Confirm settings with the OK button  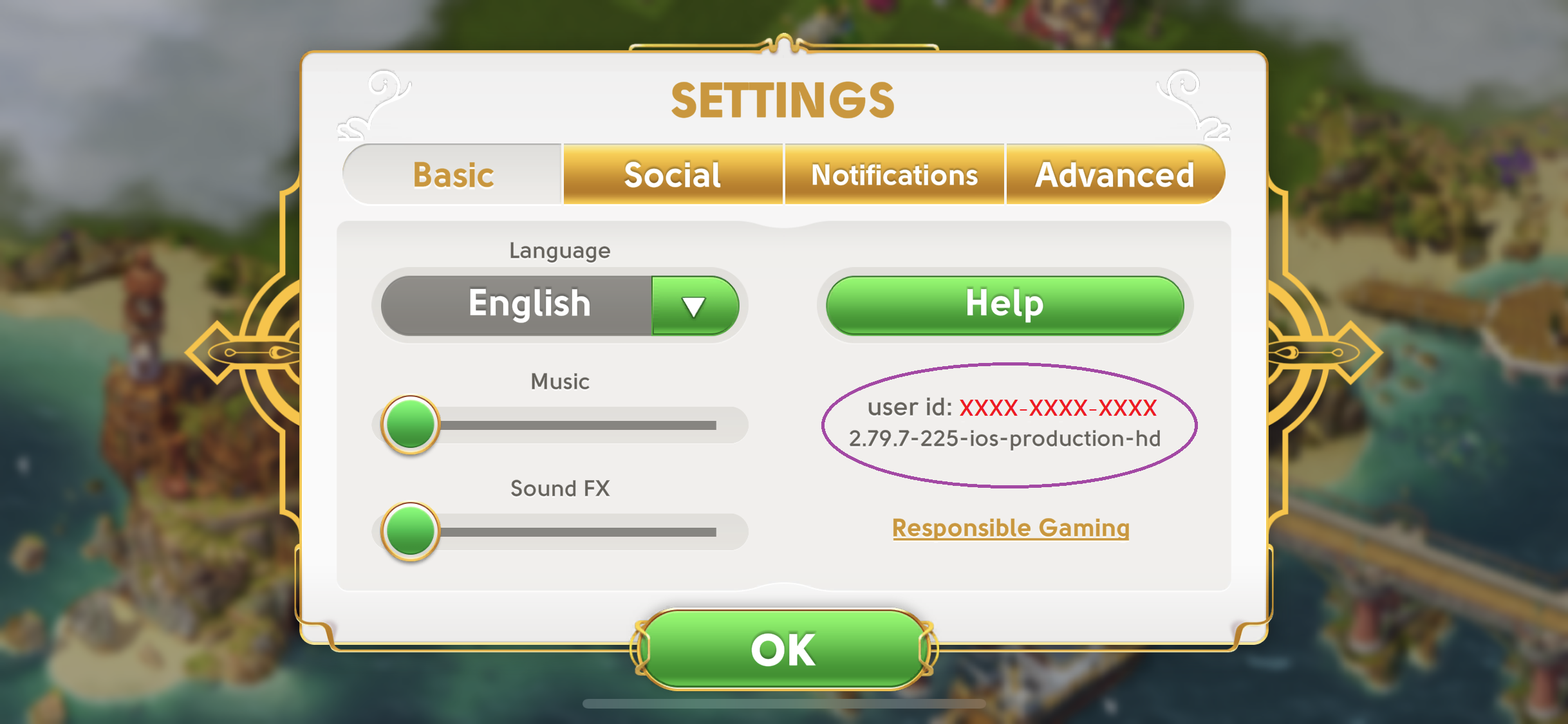click(x=783, y=649)
